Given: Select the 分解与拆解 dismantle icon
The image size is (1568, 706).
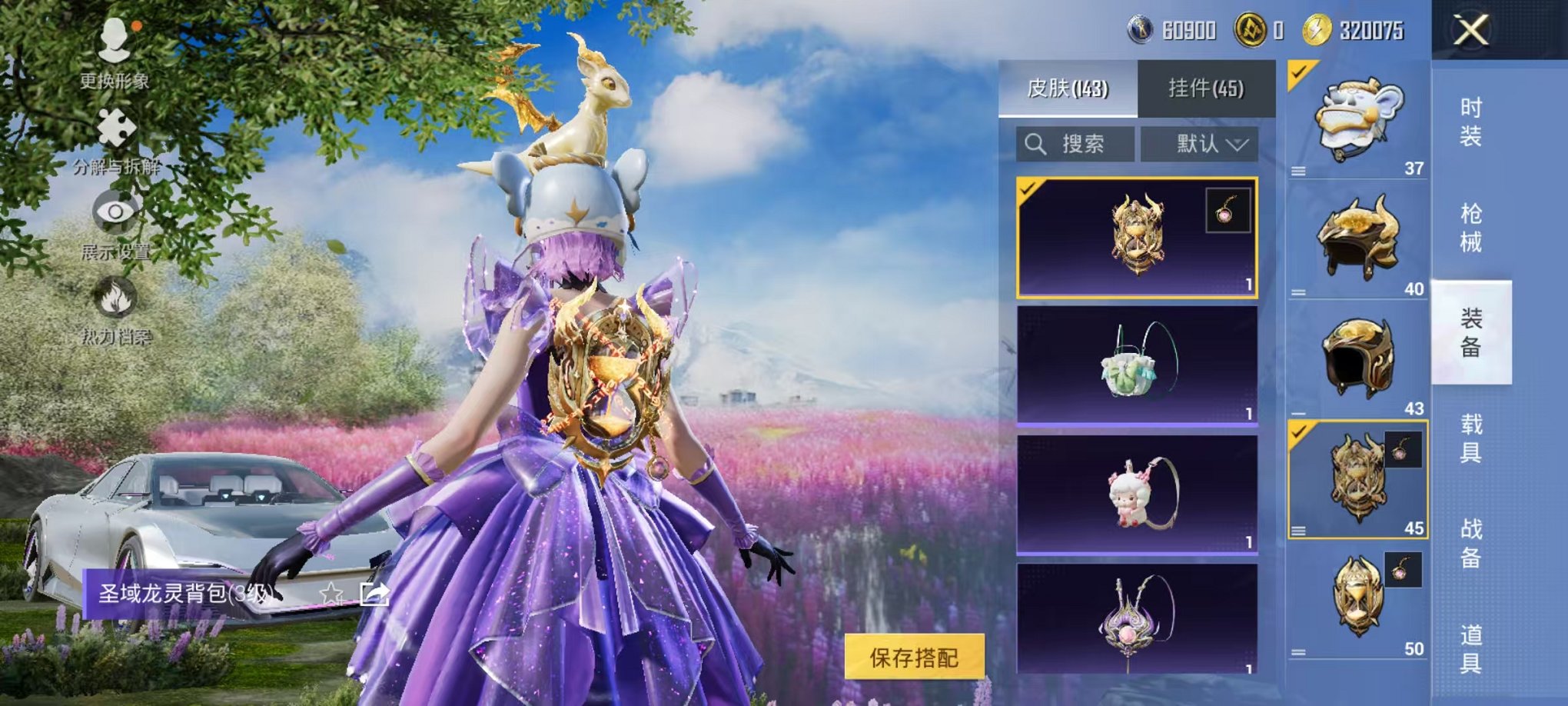Looking at the screenshot, I should click(x=115, y=131).
